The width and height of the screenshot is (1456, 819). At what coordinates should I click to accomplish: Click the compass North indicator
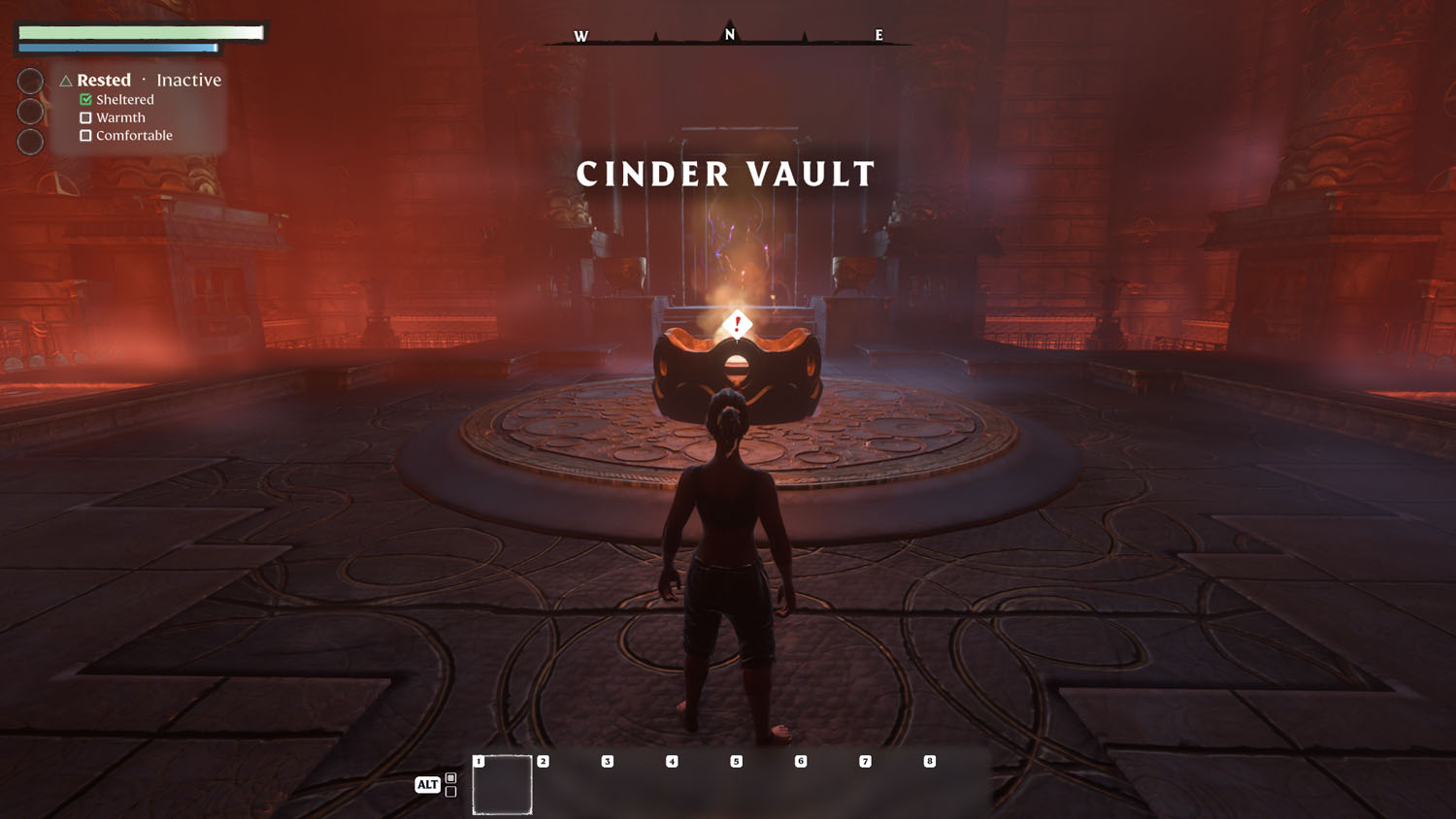[730, 35]
